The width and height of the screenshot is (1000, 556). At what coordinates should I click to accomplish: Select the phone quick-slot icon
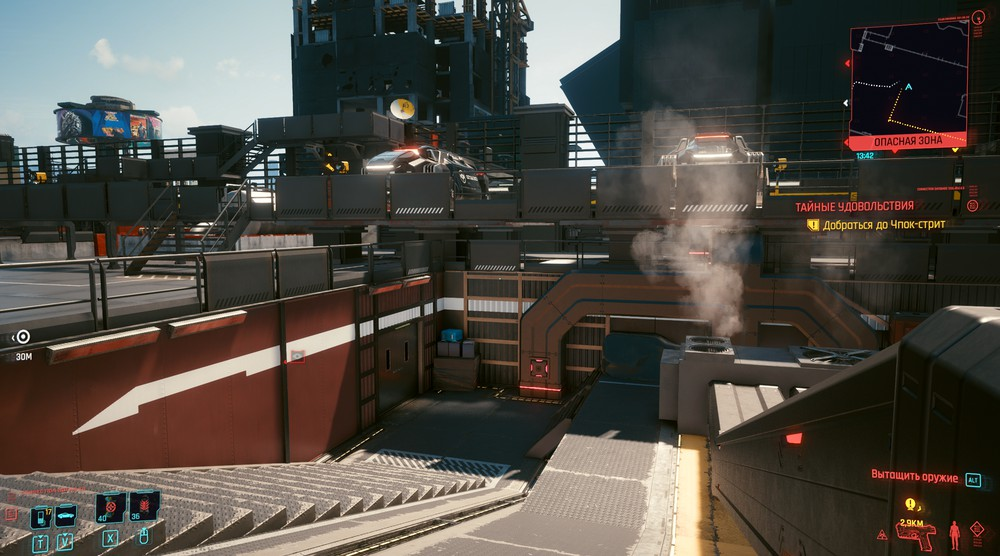point(40,517)
